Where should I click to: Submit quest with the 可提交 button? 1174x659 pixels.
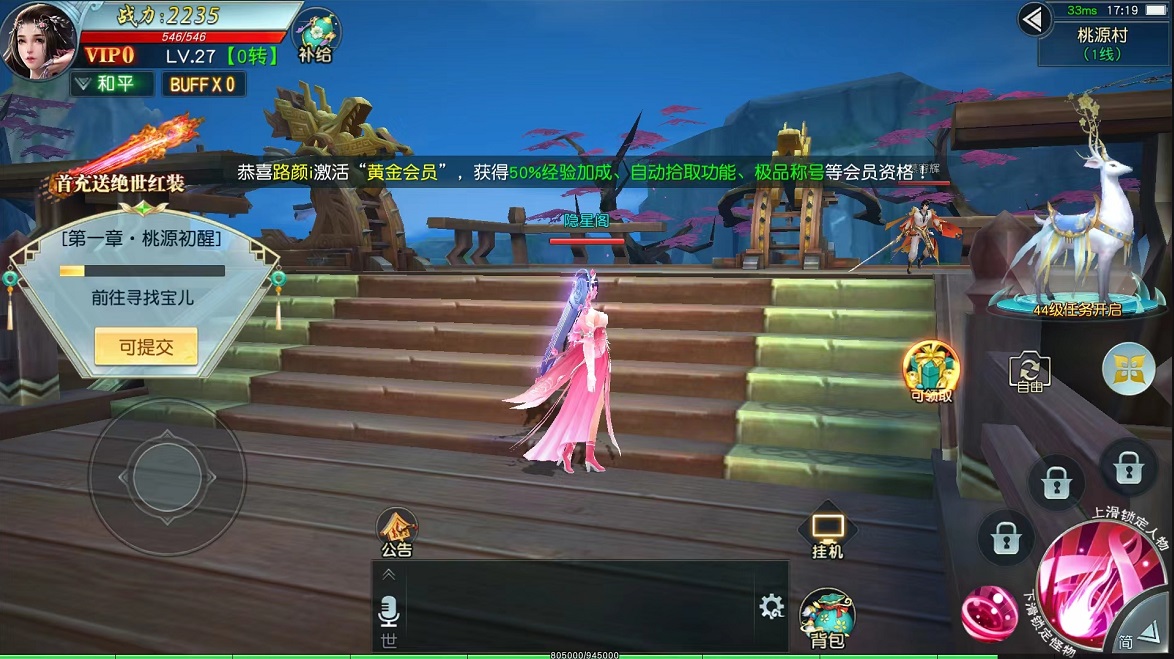pos(146,347)
